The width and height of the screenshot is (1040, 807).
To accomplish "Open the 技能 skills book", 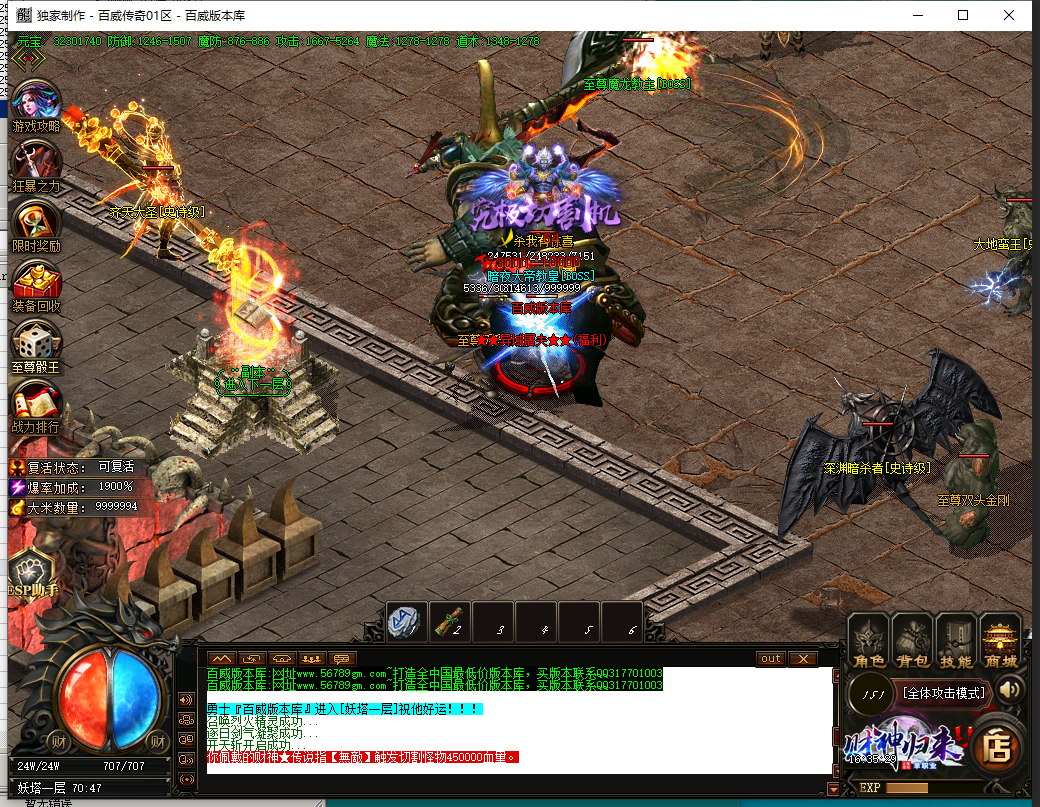I will (956, 640).
